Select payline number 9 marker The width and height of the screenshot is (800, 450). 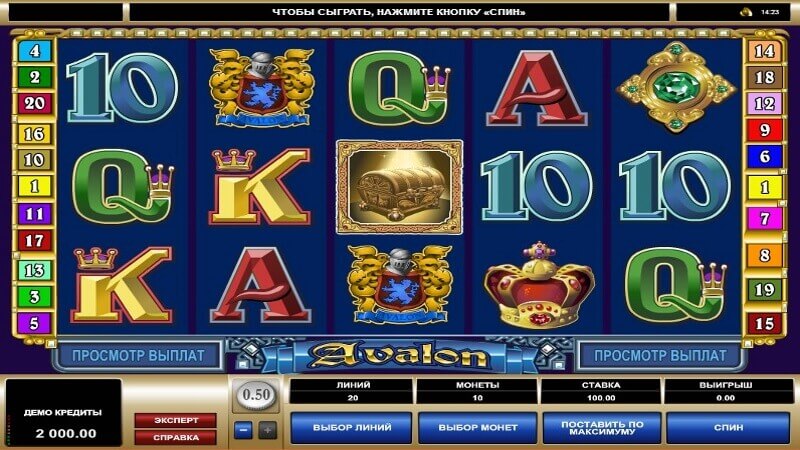pyautogui.click(x=765, y=130)
